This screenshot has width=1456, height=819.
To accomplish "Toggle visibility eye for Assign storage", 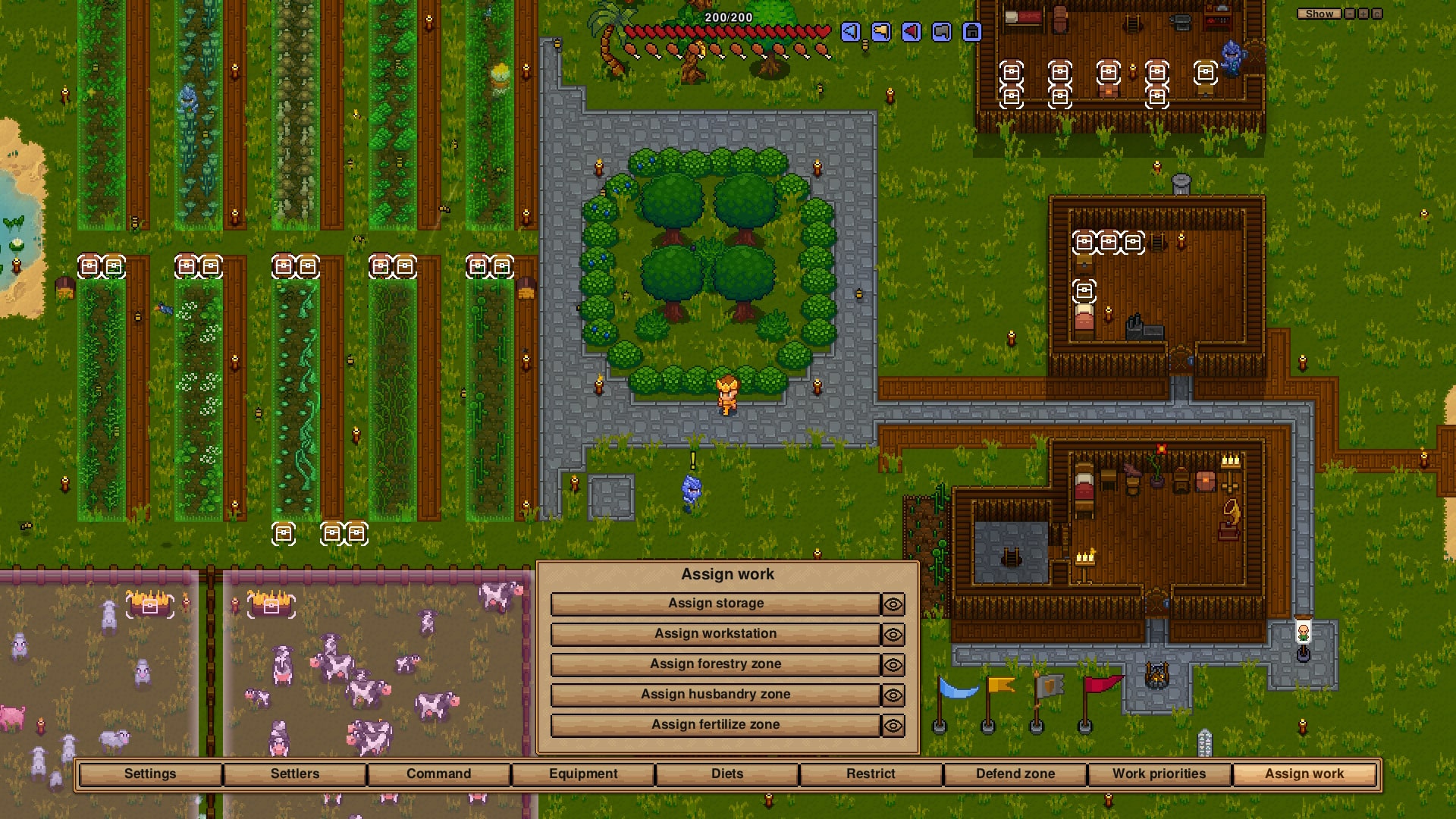I will pyautogui.click(x=893, y=604).
